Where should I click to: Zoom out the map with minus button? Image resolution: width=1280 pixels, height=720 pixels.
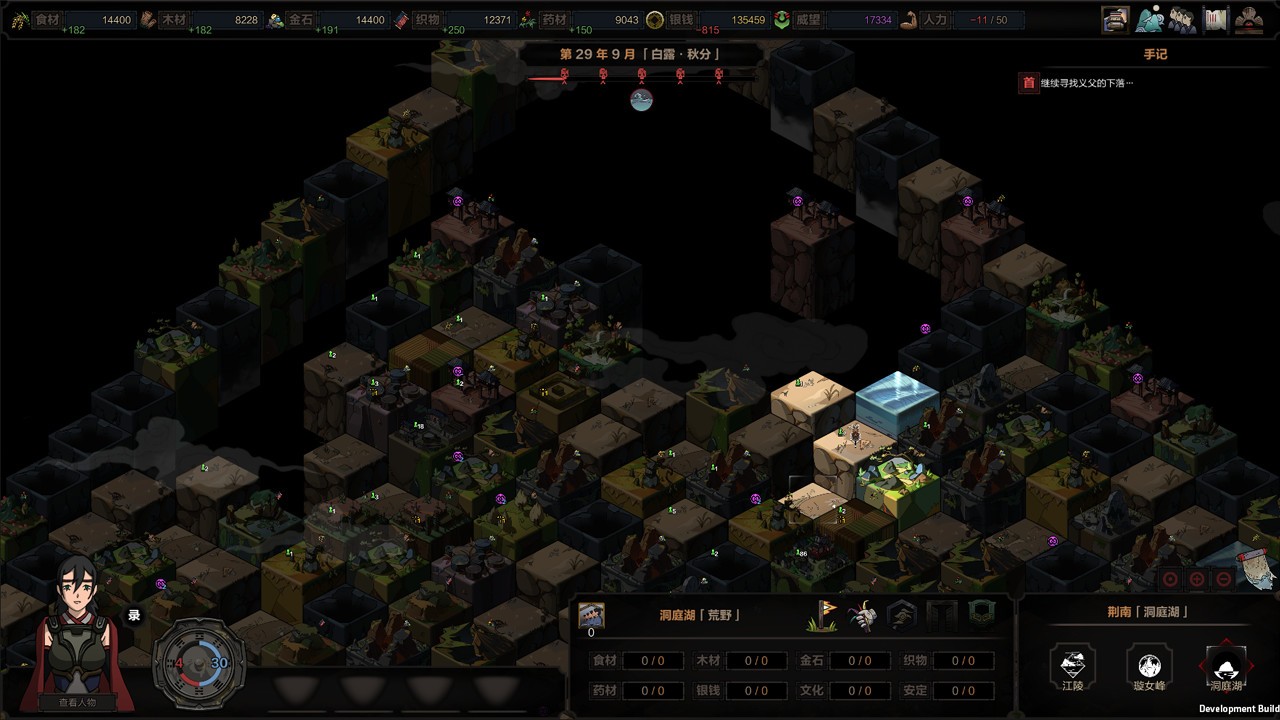tap(1224, 579)
